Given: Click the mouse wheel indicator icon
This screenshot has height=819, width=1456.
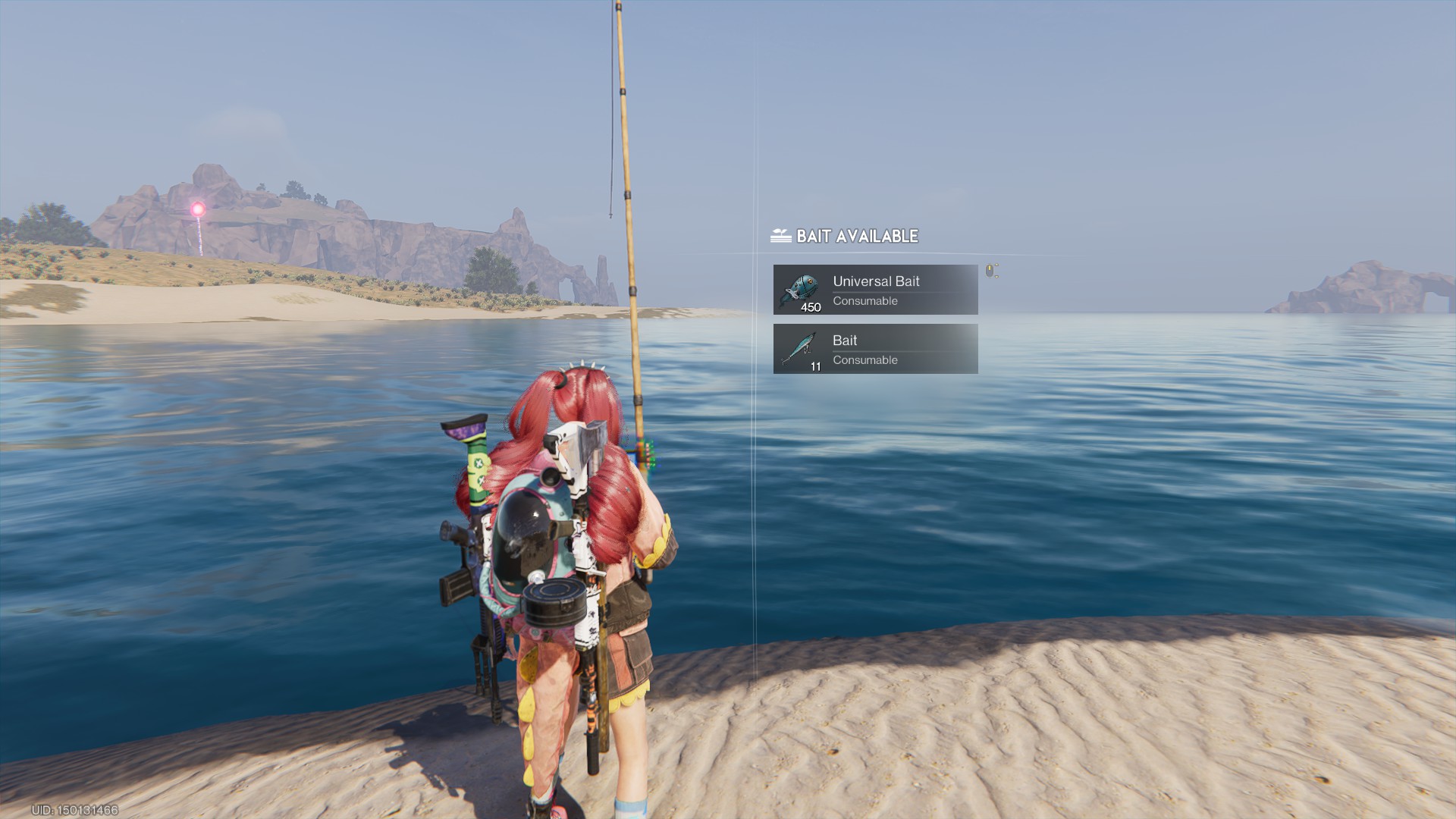Looking at the screenshot, I should click(x=990, y=270).
